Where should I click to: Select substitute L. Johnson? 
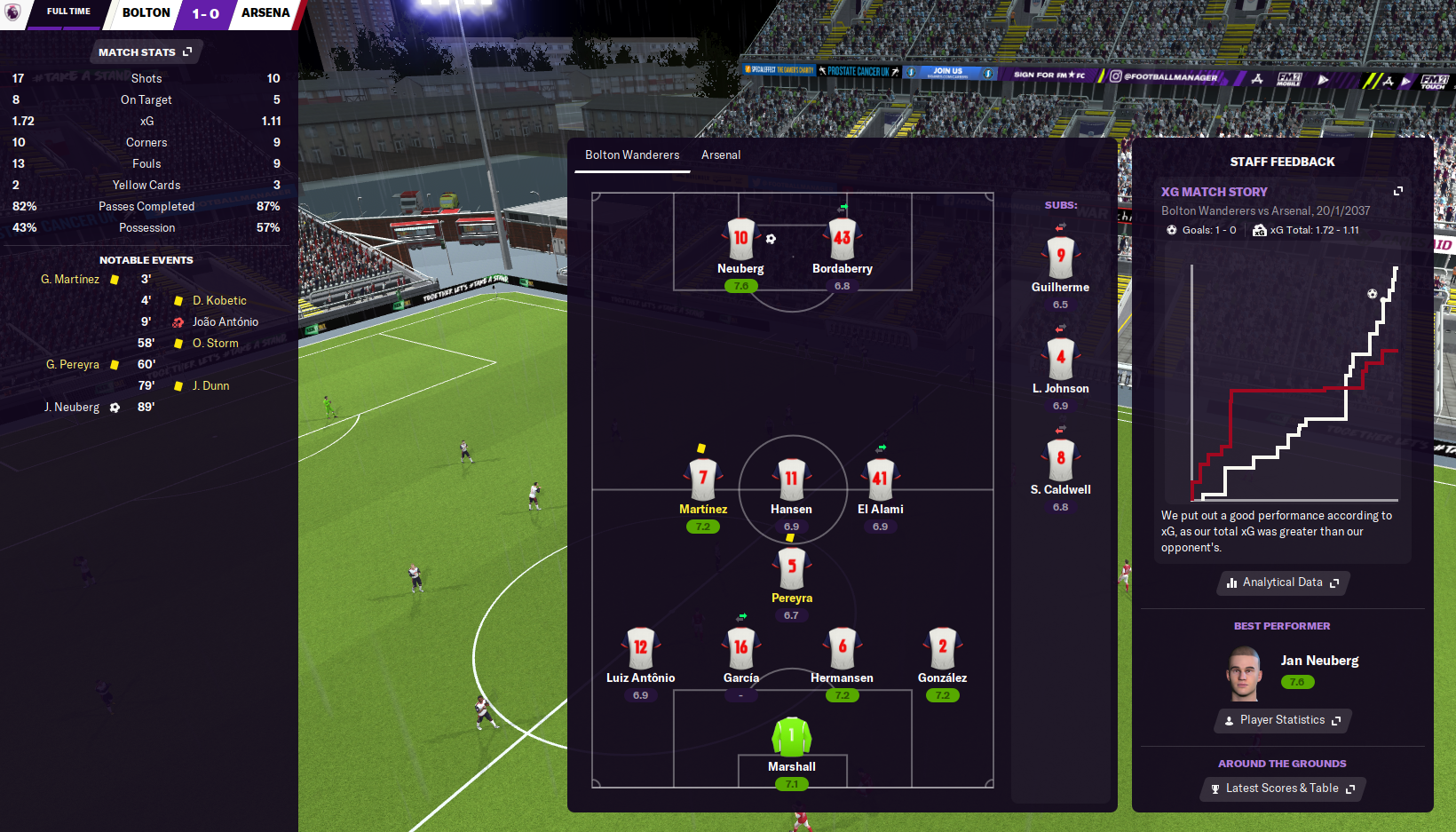1060,359
